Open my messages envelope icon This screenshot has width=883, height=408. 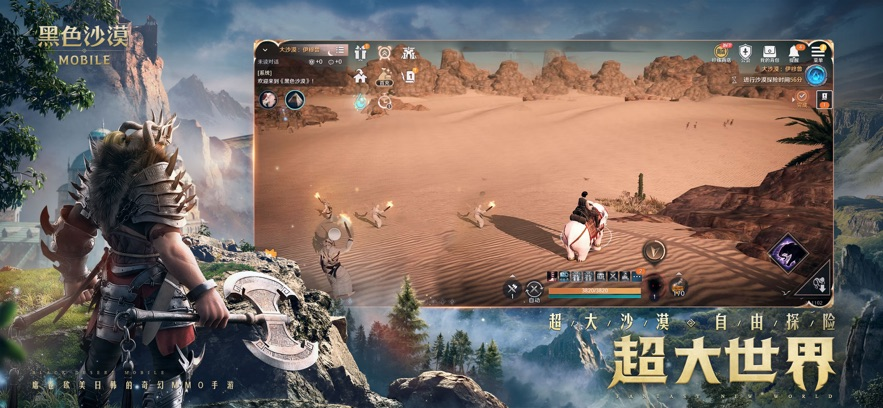click(x=770, y=52)
